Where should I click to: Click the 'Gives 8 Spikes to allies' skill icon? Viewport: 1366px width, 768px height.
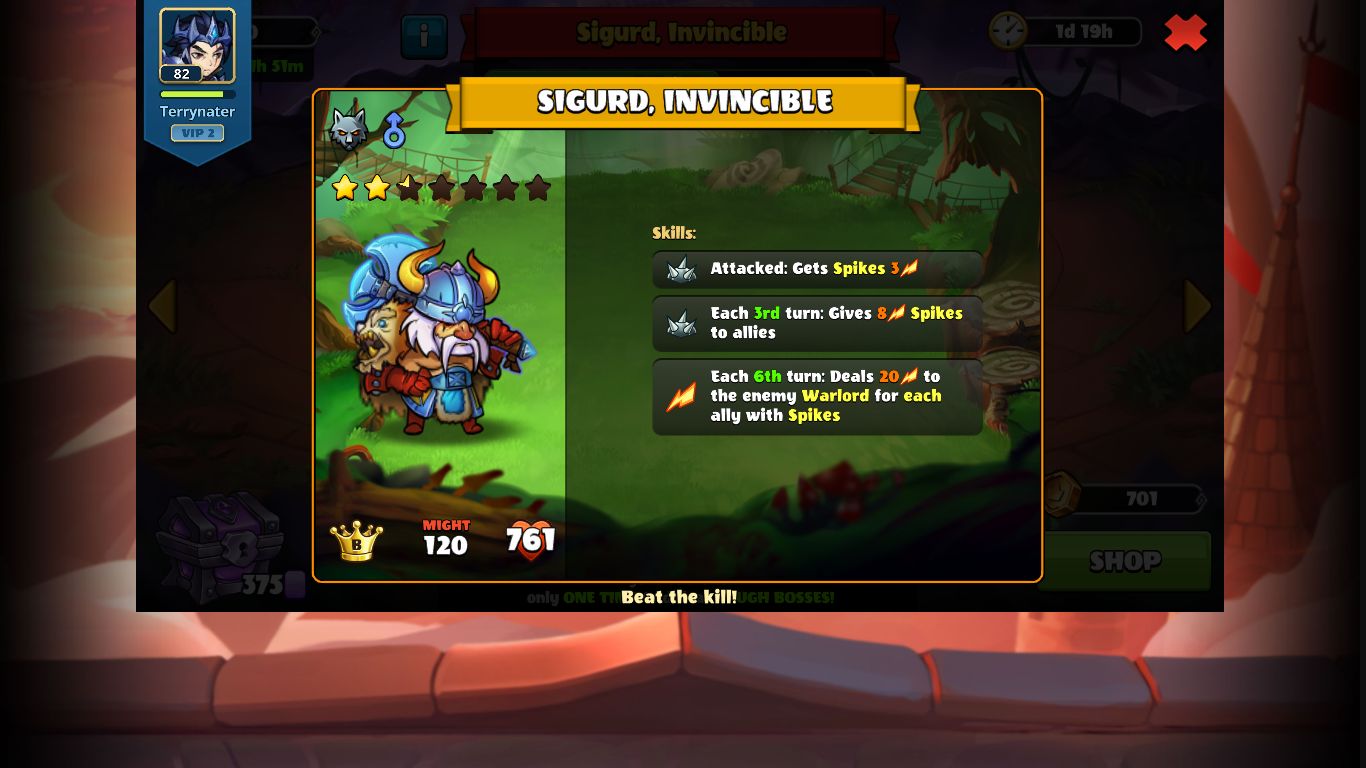pyautogui.click(x=681, y=323)
